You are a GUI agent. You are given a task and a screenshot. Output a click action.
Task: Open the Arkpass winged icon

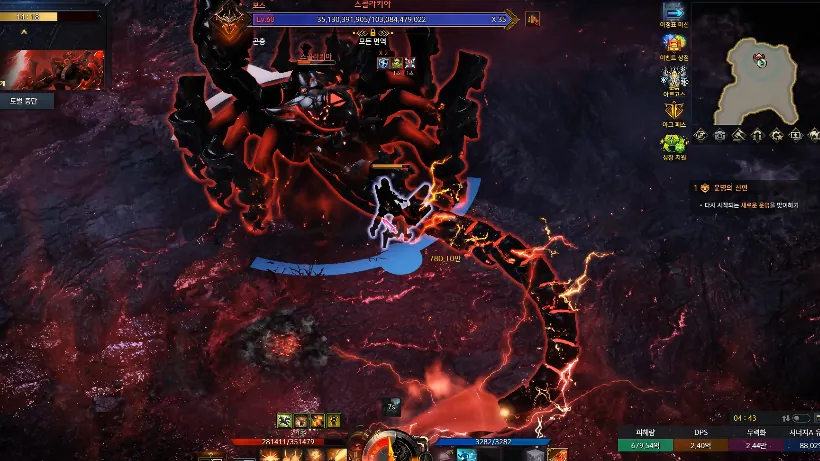673,77
